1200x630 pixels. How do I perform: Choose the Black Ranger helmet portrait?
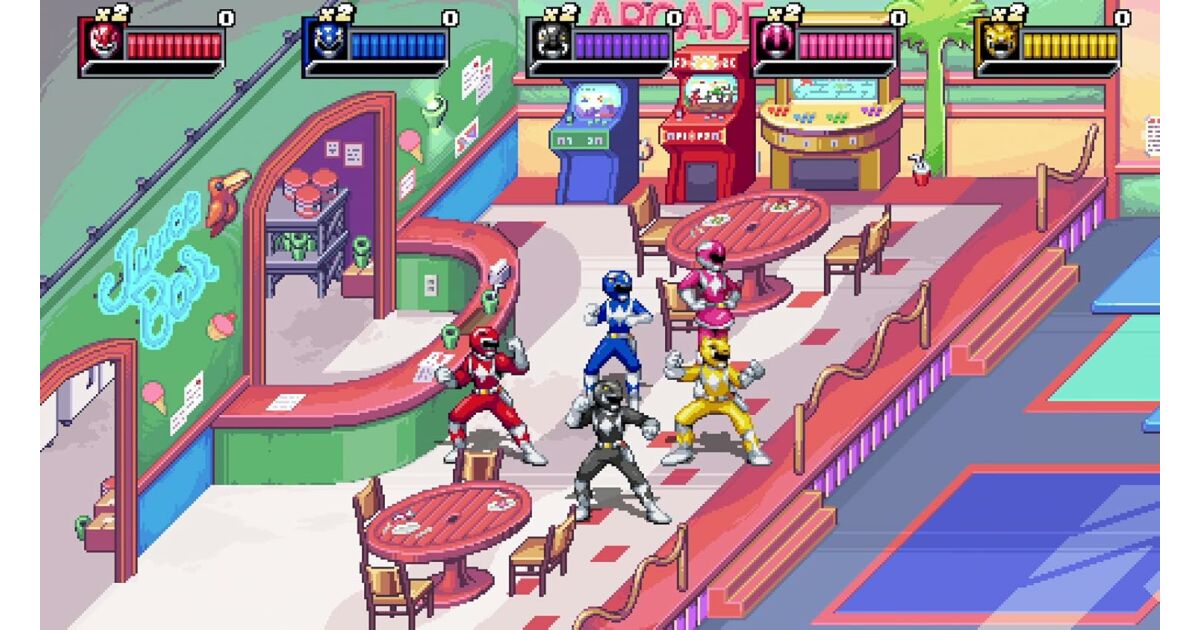pos(548,43)
